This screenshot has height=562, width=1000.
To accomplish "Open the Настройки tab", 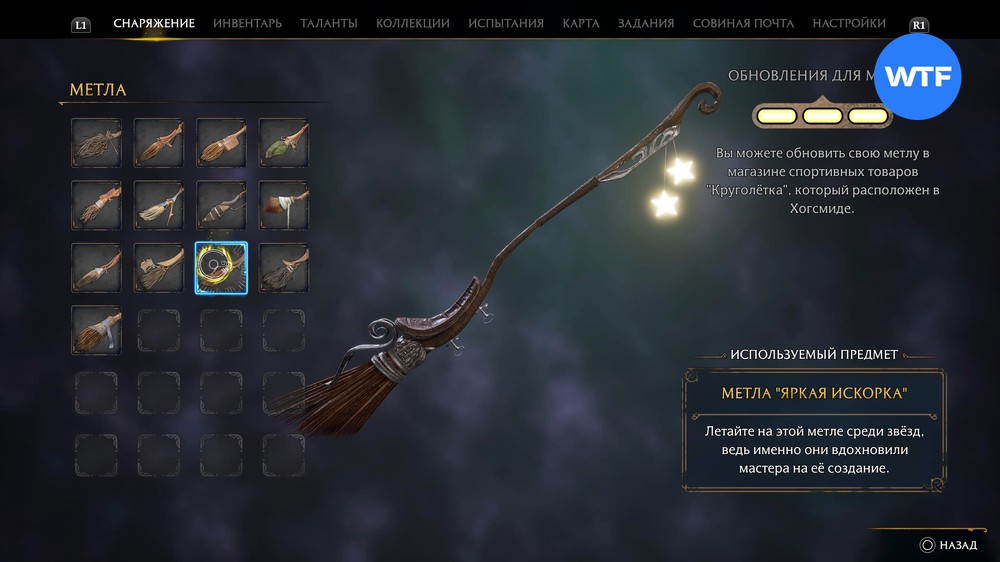I will [849, 23].
